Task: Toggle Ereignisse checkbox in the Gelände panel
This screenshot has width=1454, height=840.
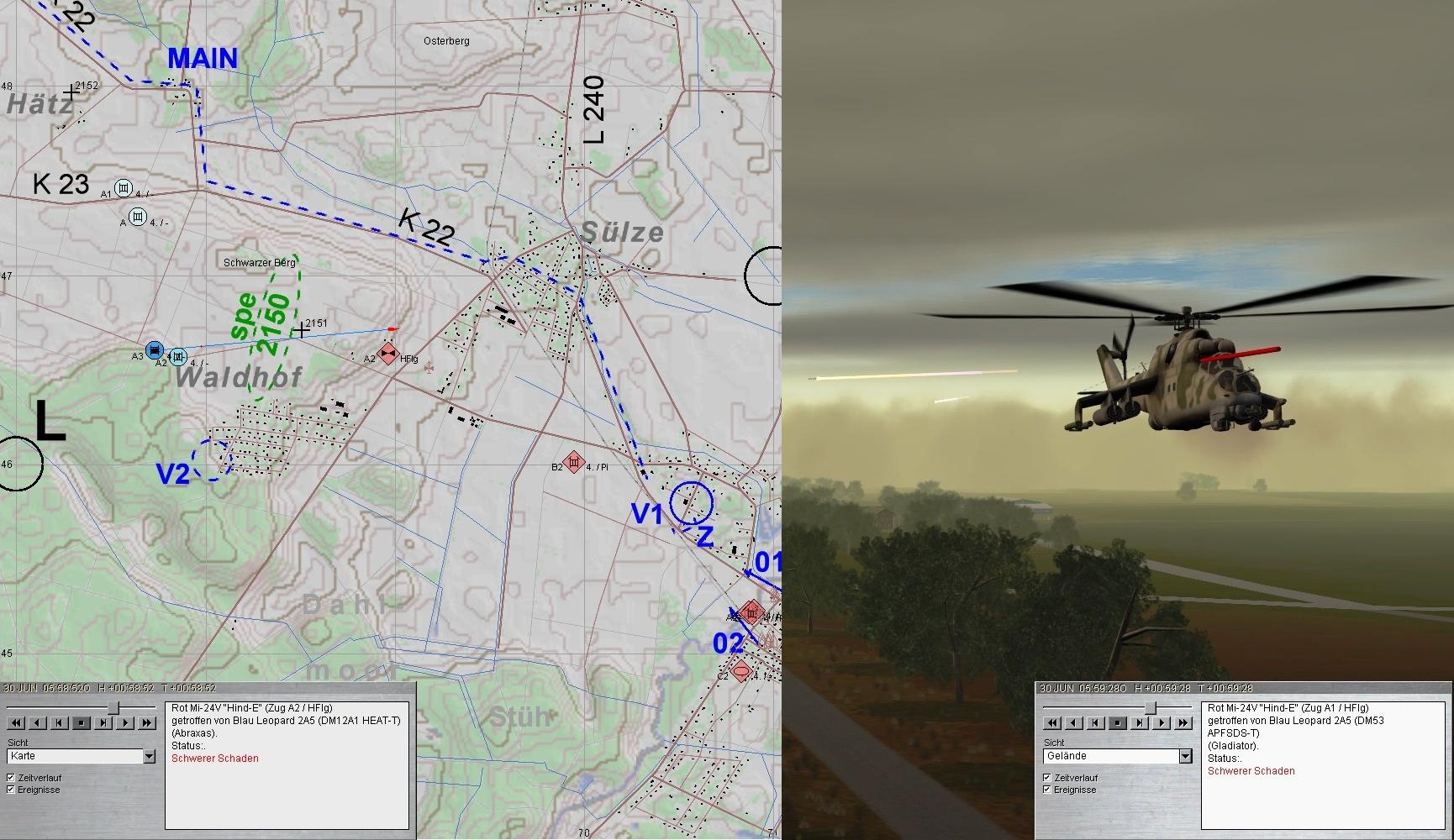Action: (1047, 790)
